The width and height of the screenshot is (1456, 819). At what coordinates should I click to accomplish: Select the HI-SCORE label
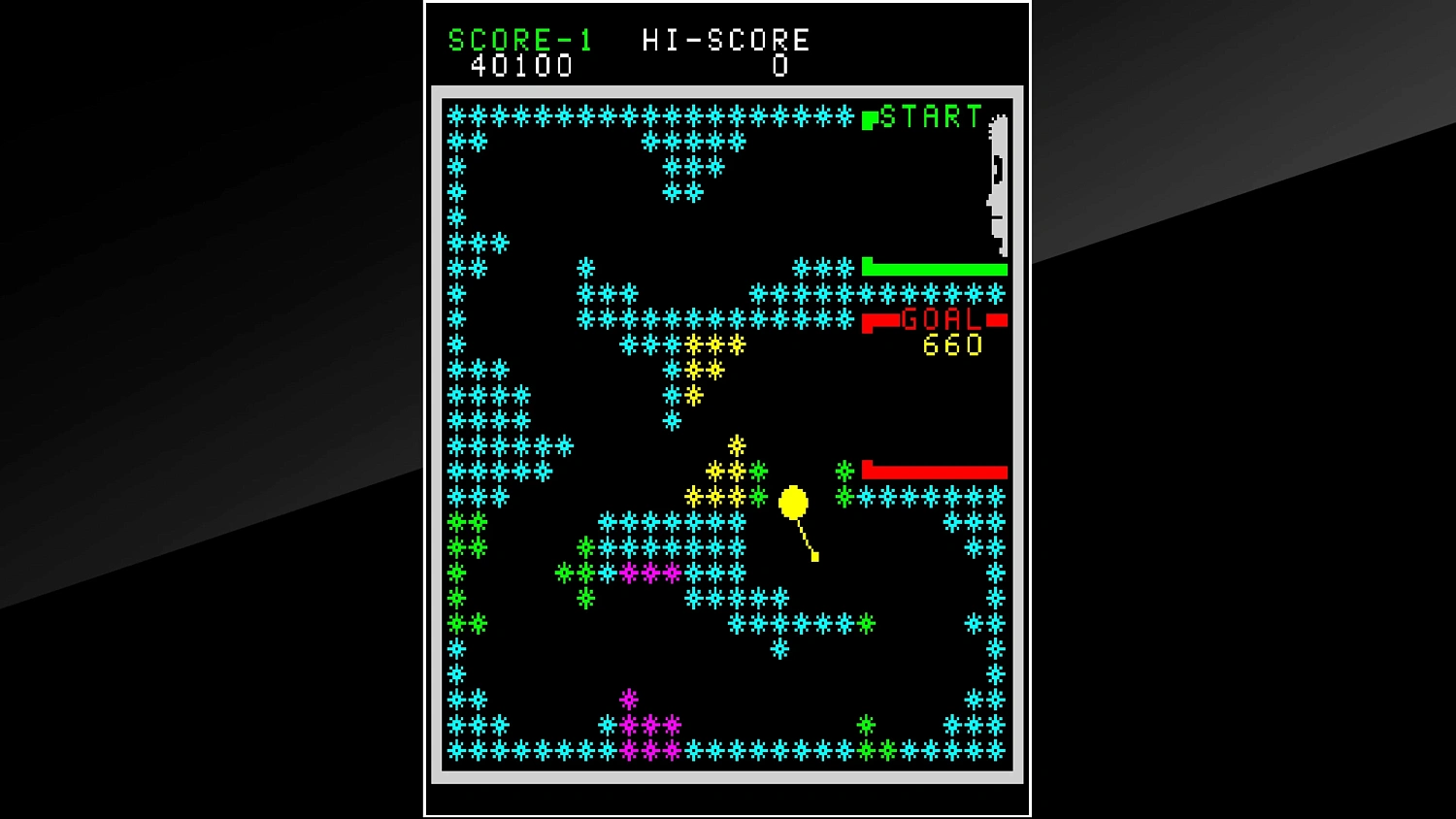(x=726, y=40)
